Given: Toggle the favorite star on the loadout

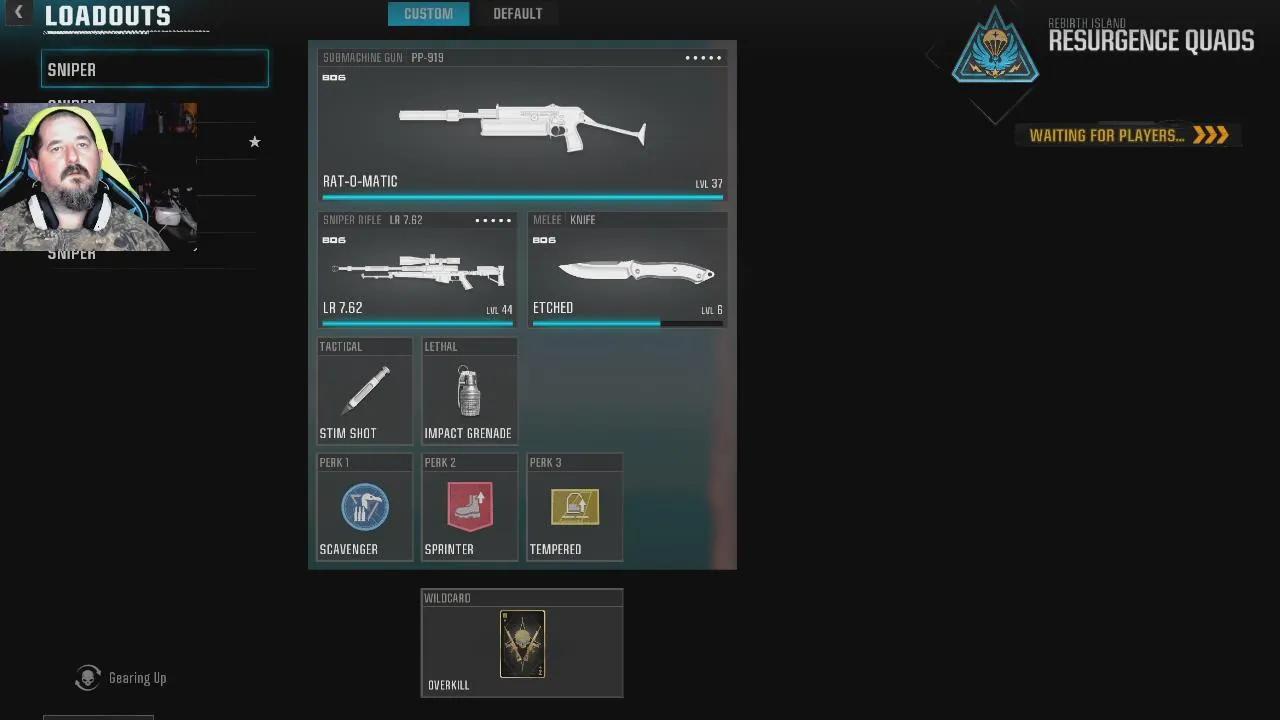Looking at the screenshot, I should 255,142.
